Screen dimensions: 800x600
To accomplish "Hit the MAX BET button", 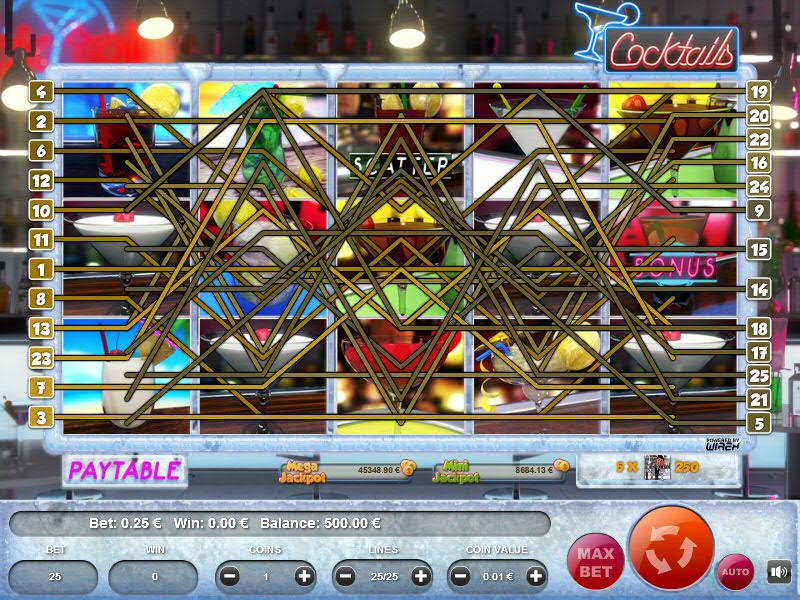I will pyautogui.click(x=595, y=561).
